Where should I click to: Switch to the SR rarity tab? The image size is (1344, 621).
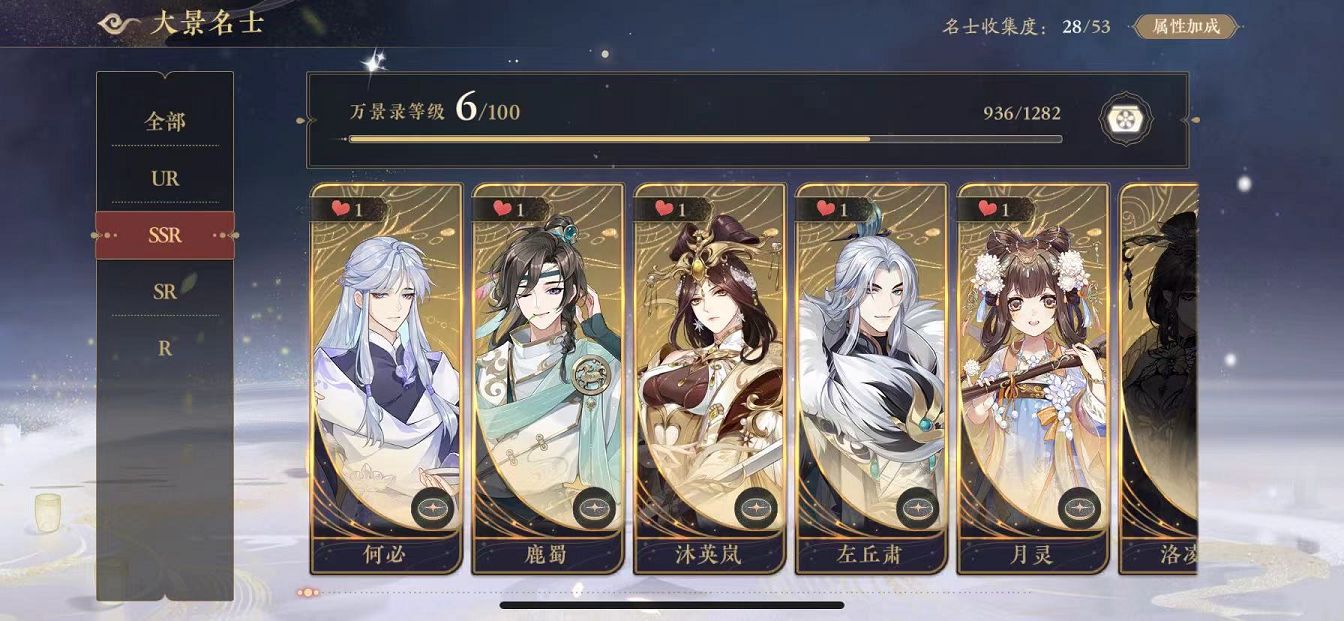[165, 292]
